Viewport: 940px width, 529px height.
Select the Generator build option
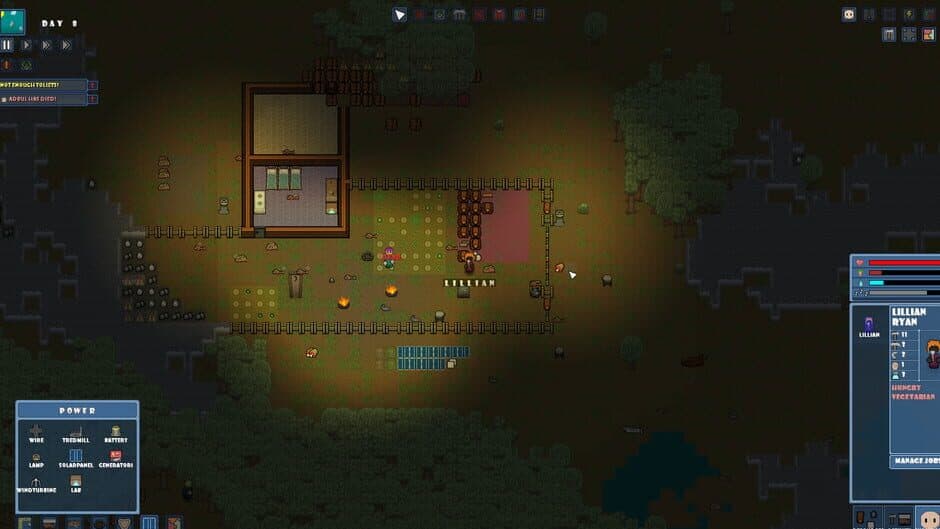[x=116, y=458]
